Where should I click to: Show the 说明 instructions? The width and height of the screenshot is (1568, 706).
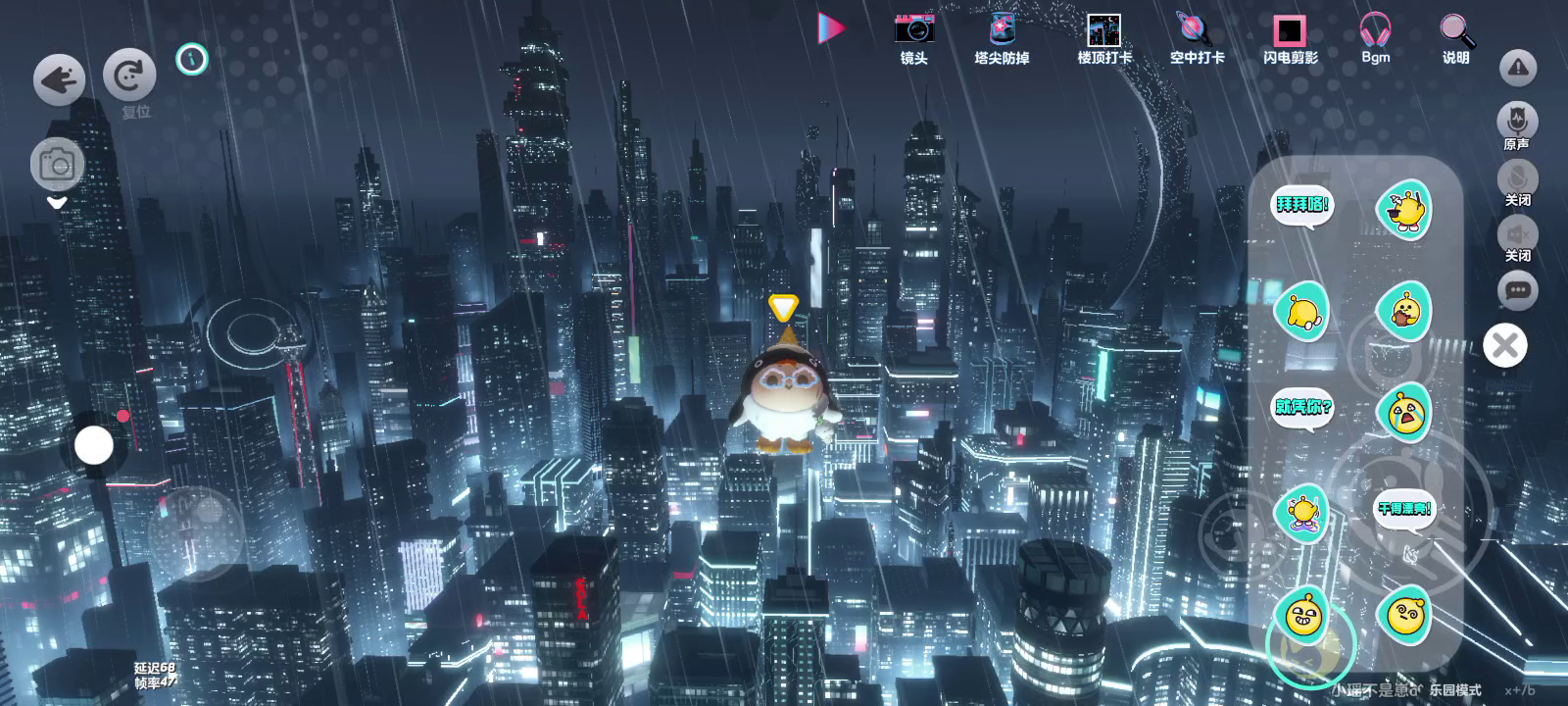[1456, 37]
